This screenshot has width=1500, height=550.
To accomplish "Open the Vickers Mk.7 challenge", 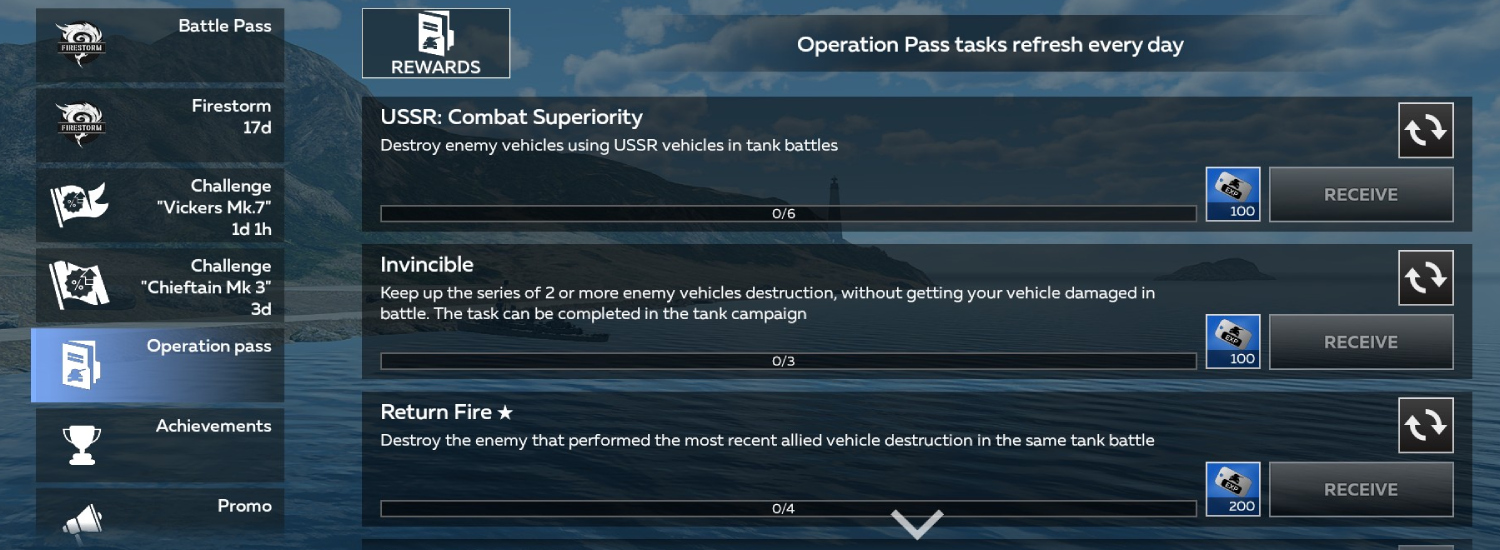I will point(160,205).
